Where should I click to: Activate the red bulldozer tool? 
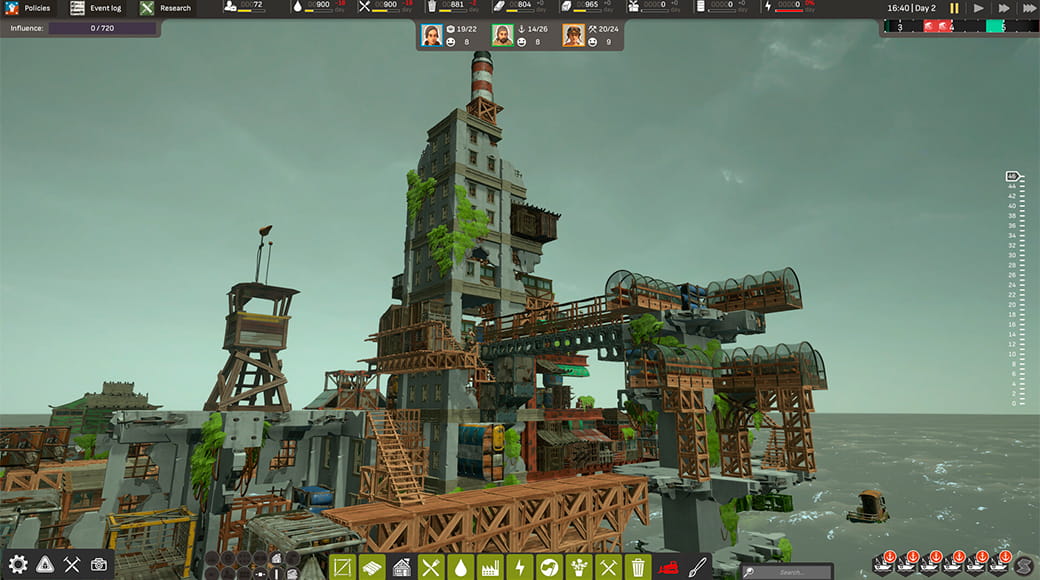pyautogui.click(x=669, y=568)
